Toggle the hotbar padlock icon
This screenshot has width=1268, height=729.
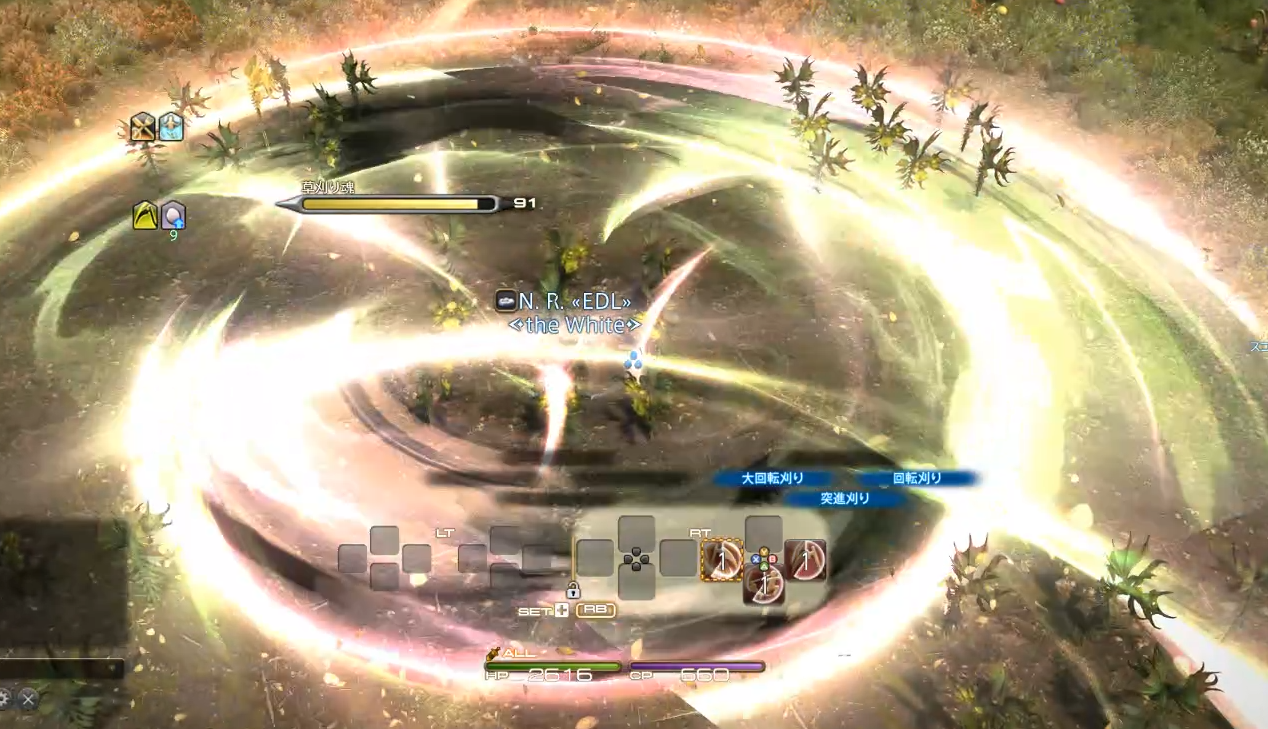click(573, 590)
